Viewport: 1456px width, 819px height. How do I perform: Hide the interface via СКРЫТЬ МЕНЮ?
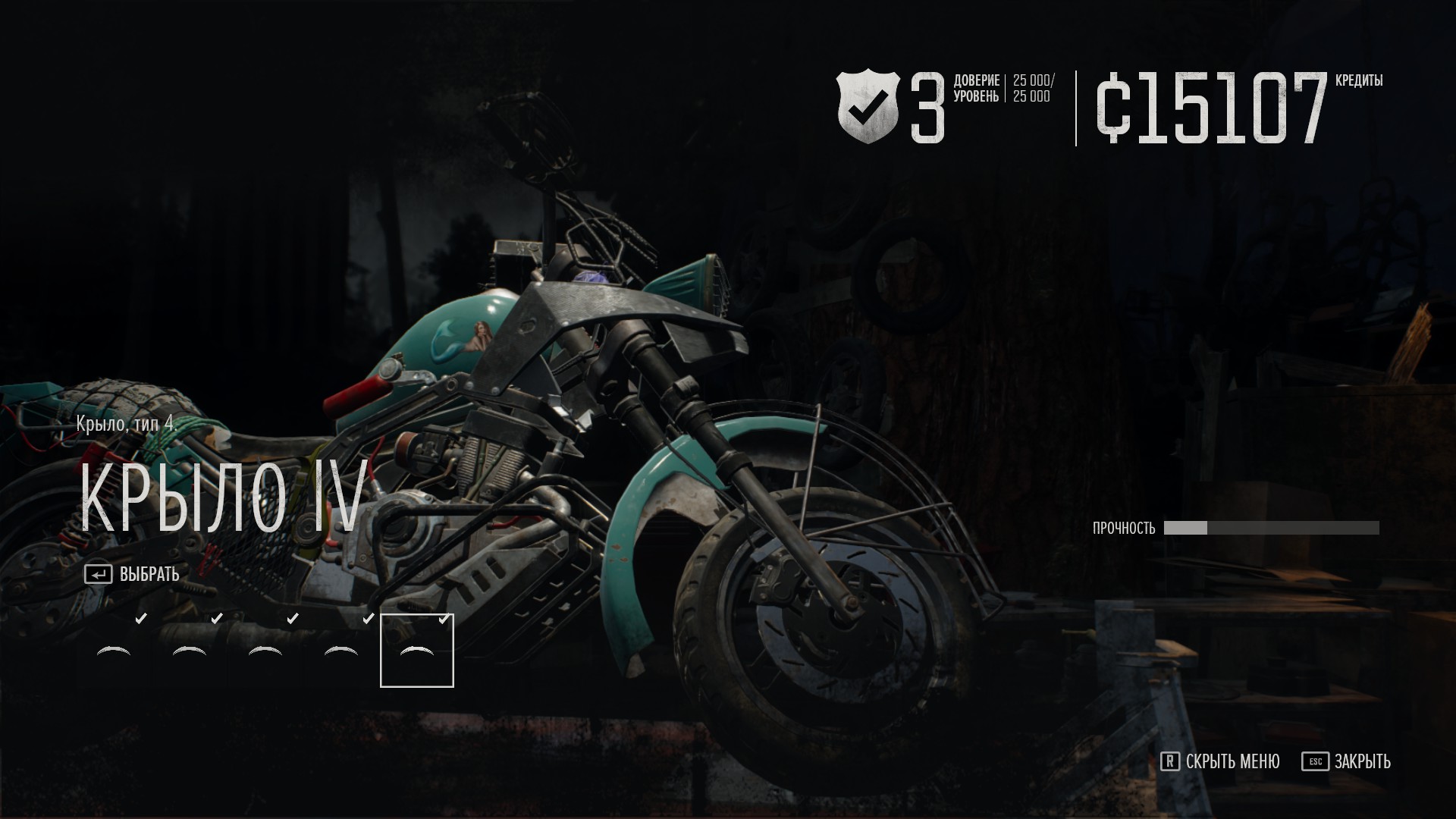1220,761
